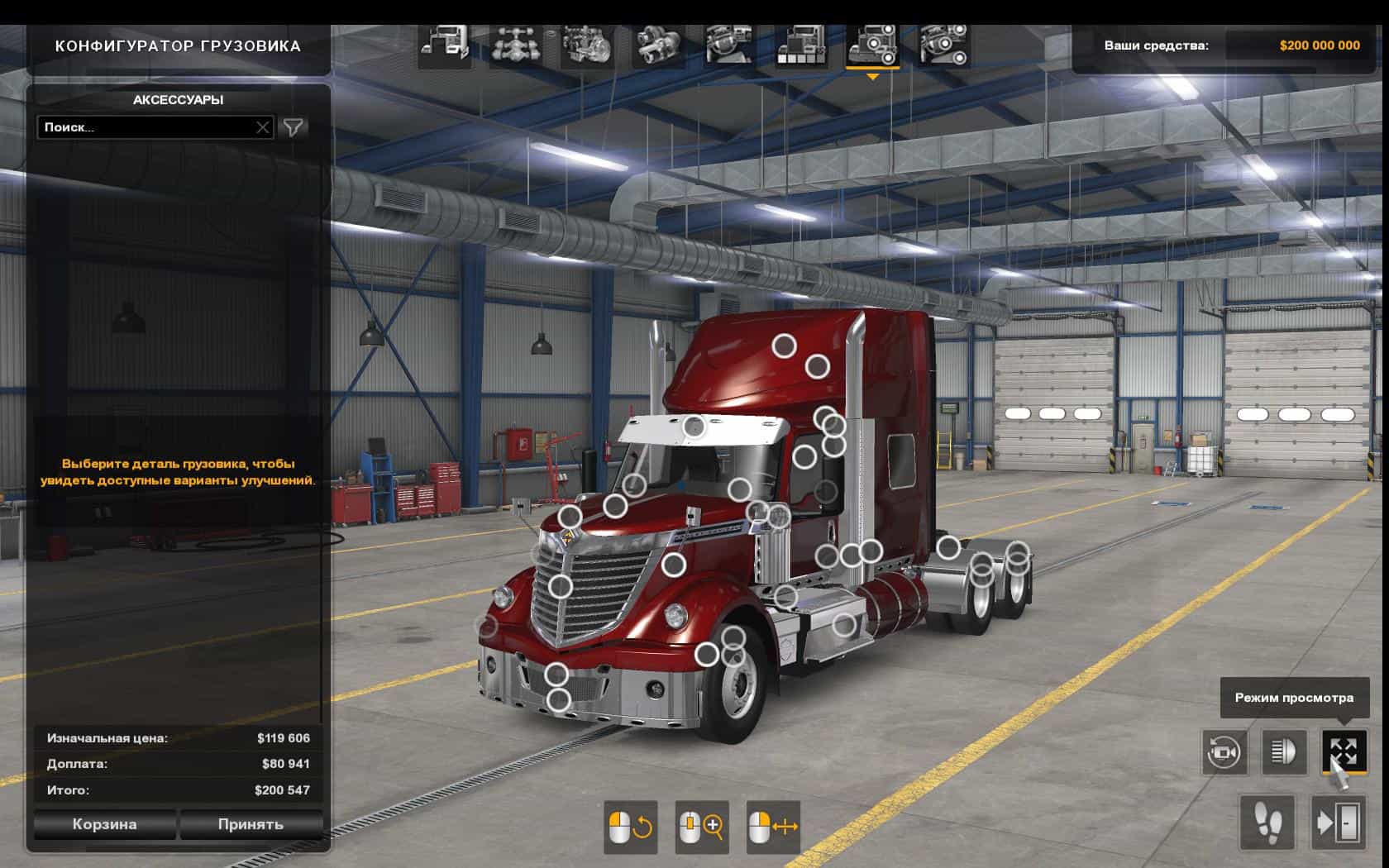Focus the Поиск search field
The width and height of the screenshot is (1389, 868).
click(x=145, y=127)
